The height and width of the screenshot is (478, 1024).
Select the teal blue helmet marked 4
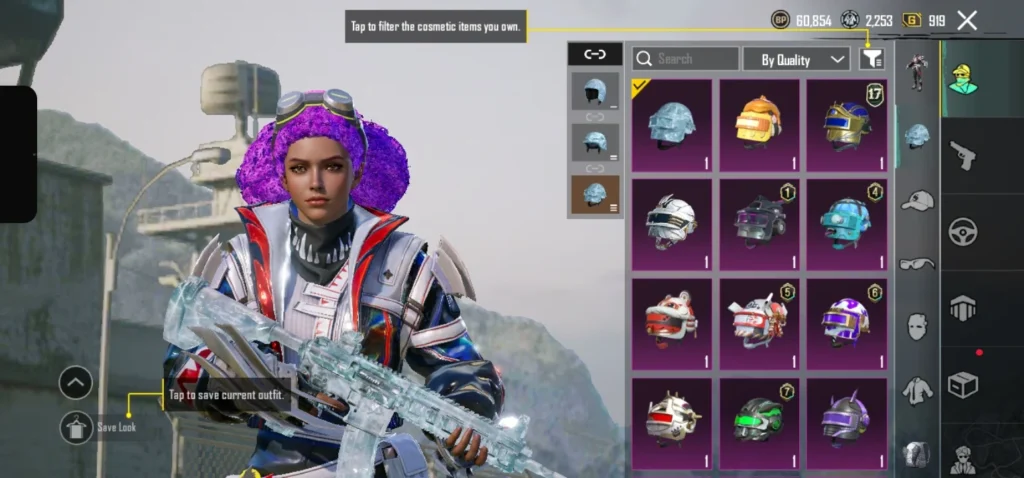847,224
